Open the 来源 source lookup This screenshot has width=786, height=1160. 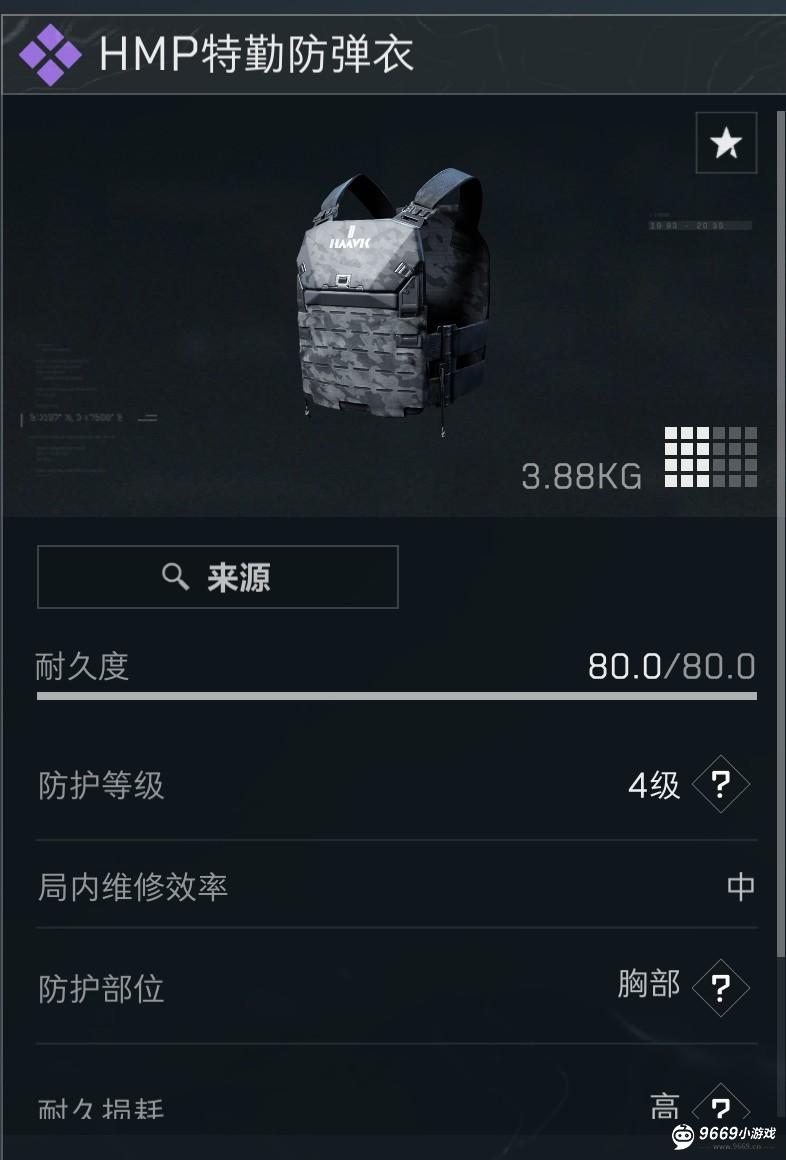pyautogui.click(x=218, y=577)
